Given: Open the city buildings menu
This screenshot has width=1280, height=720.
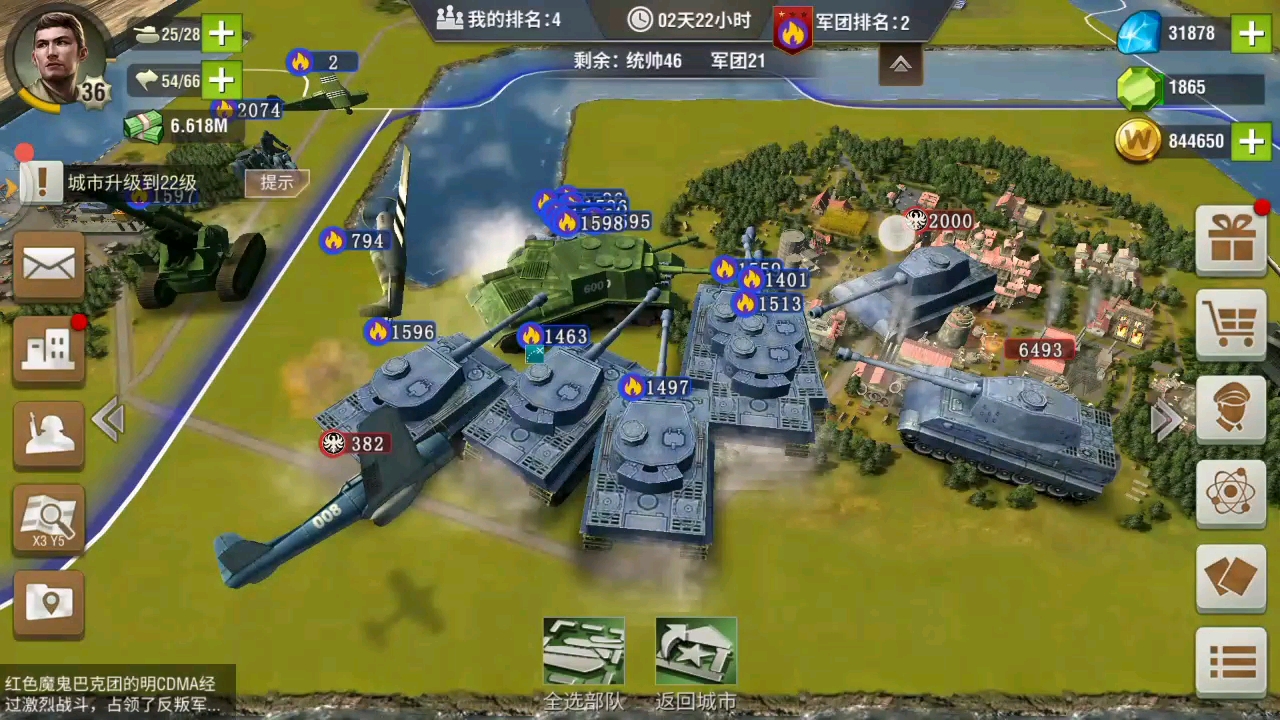Looking at the screenshot, I should point(48,350).
